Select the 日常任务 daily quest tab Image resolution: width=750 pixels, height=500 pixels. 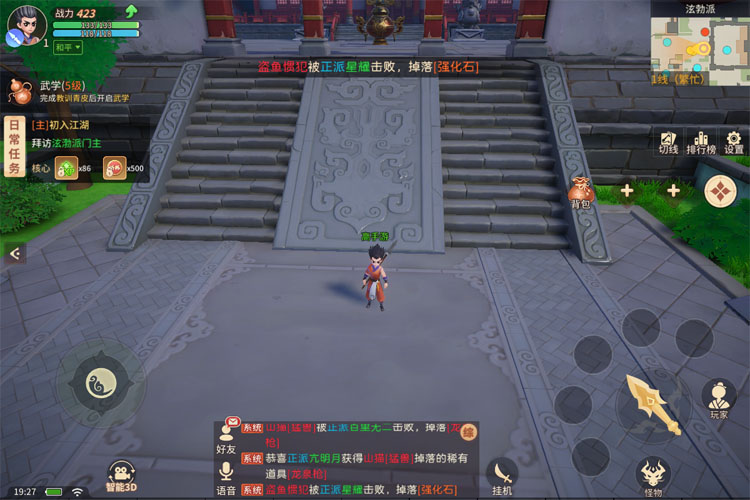point(13,147)
